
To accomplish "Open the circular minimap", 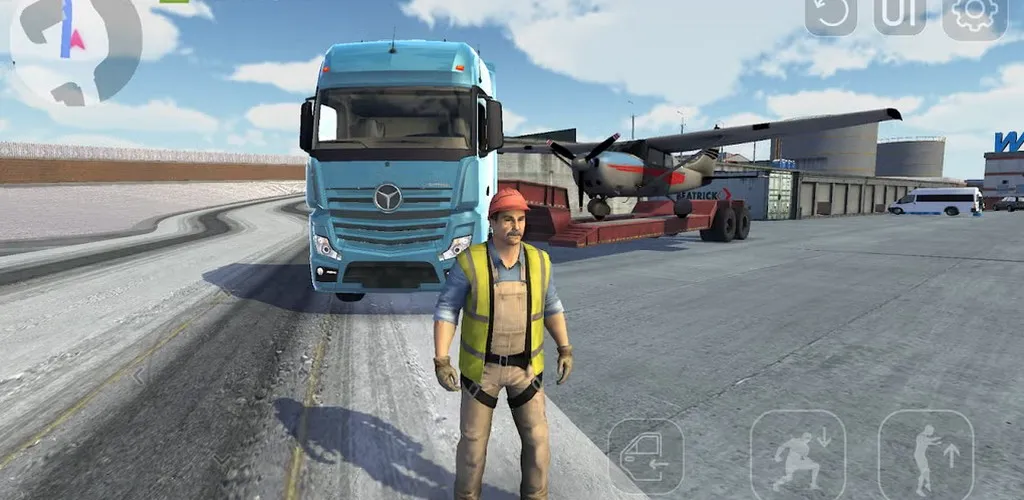I will point(75,47).
